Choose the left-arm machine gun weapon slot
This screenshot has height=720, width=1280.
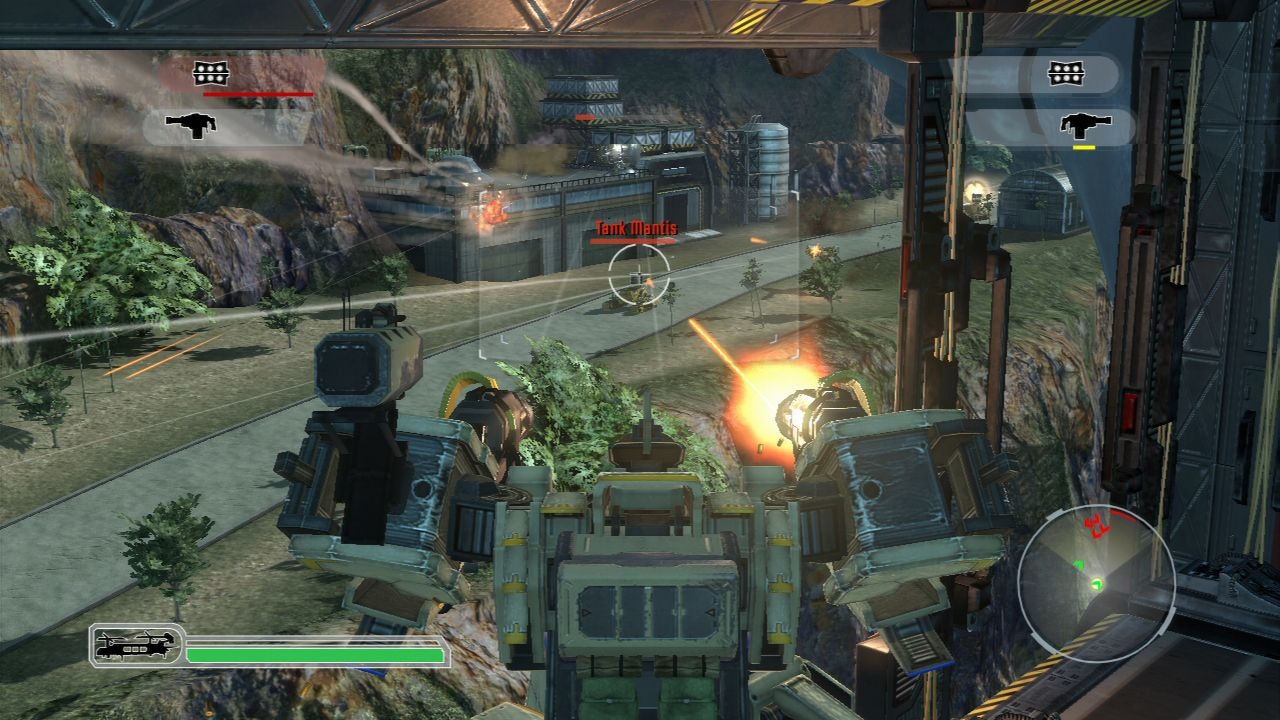coord(192,126)
